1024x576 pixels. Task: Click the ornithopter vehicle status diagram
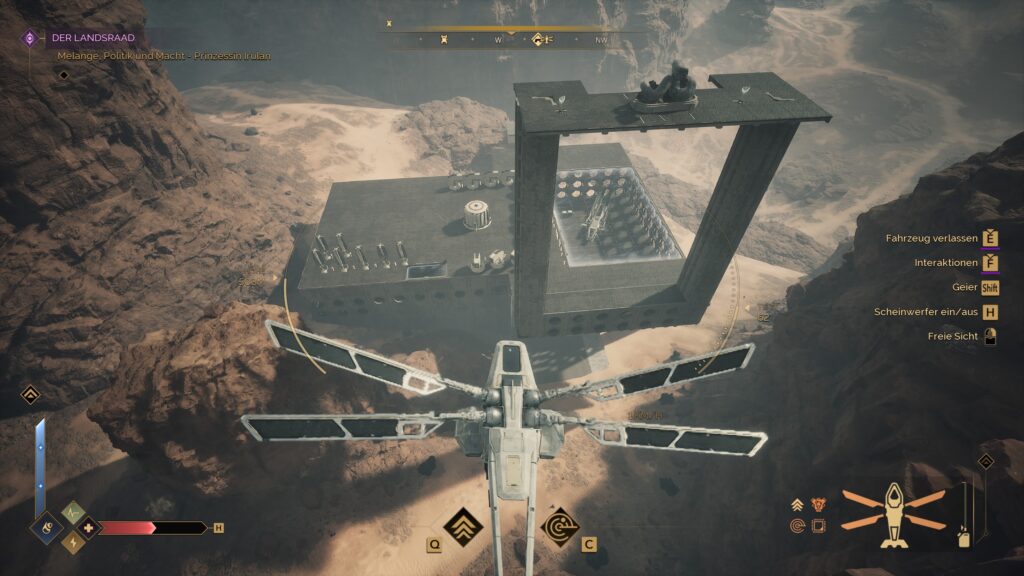pos(893,513)
